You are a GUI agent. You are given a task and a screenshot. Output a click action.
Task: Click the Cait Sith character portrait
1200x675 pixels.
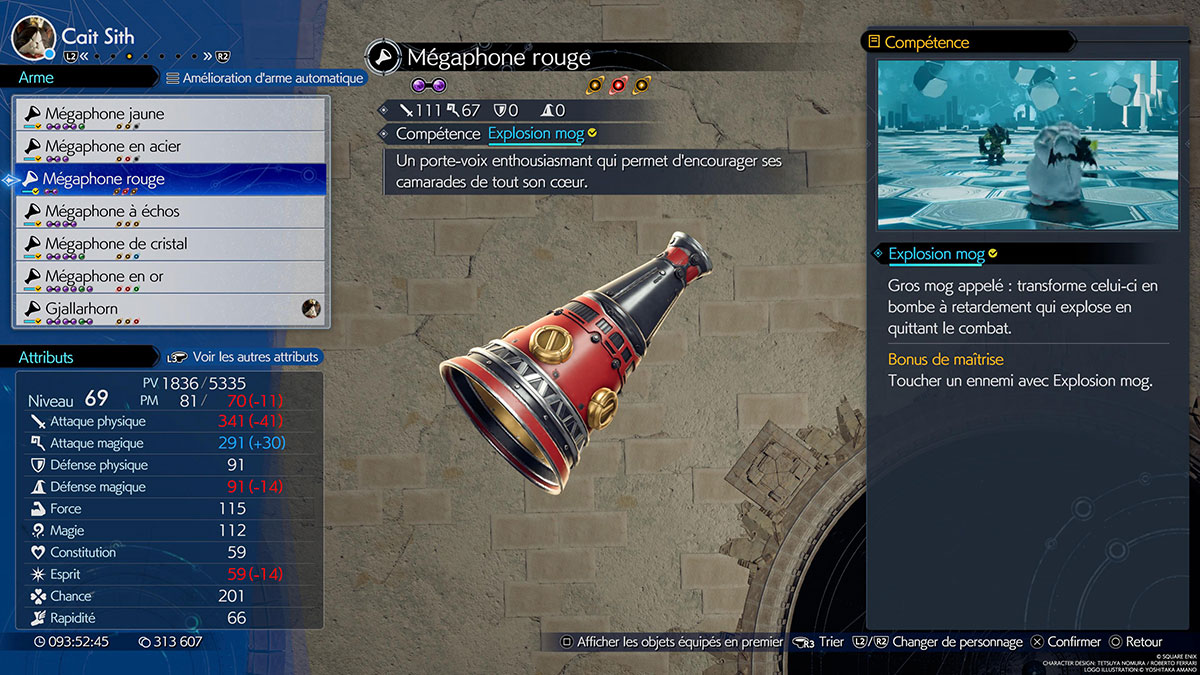pyautogui.click(x=33, y=37)
